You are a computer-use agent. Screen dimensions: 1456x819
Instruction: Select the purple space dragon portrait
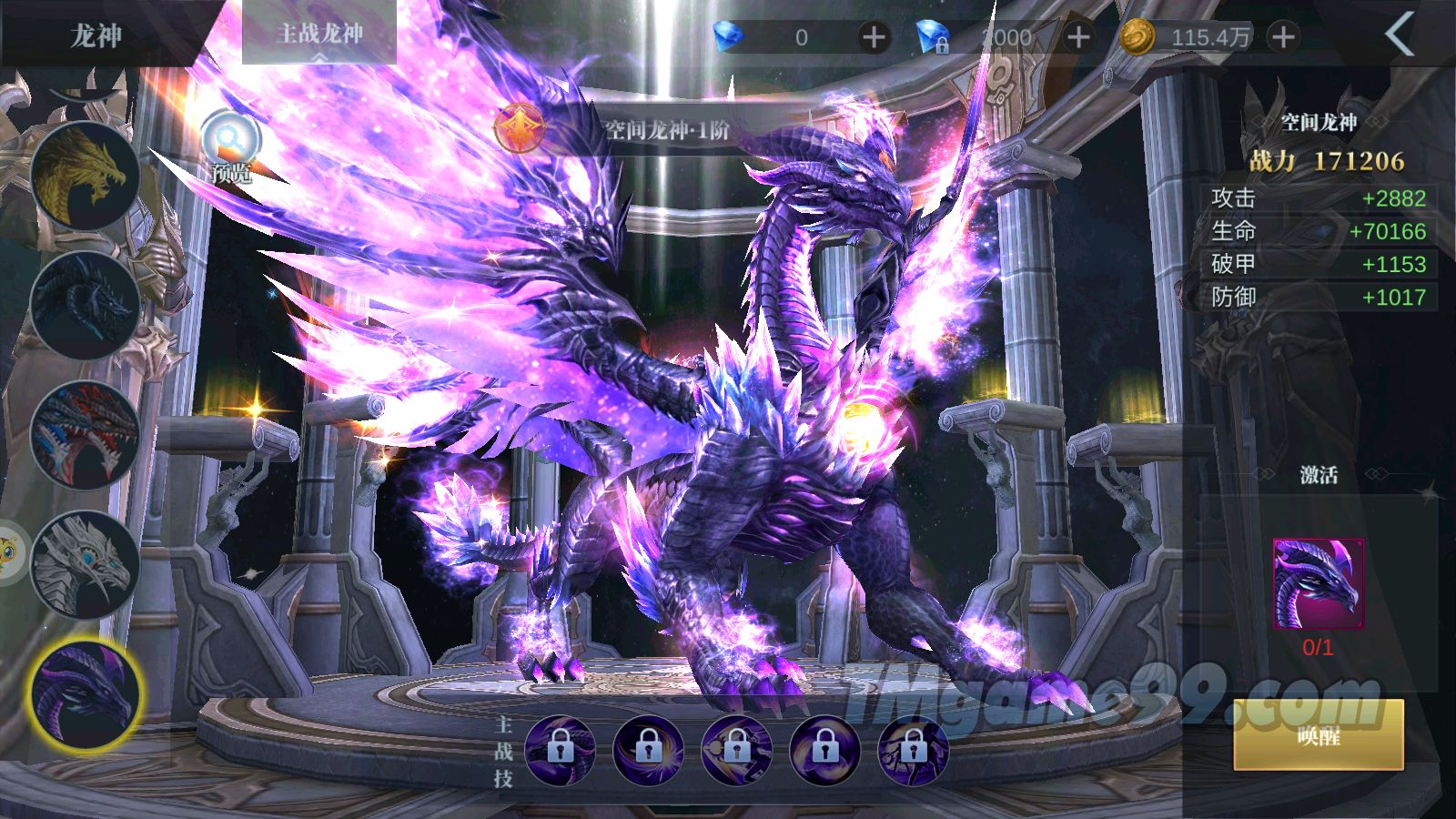point(85,693)
